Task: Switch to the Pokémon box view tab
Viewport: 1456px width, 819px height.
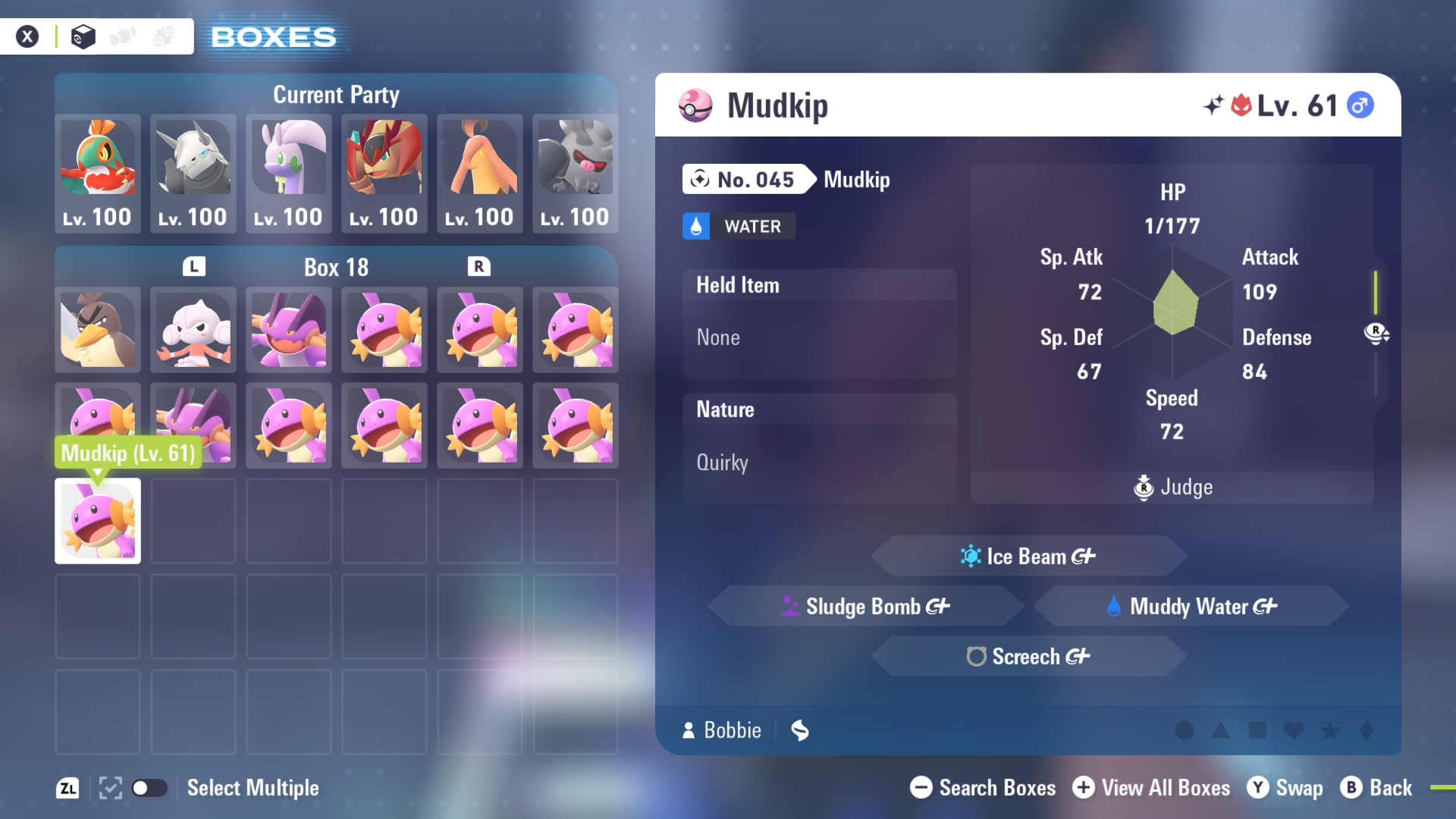Action: 83,36
